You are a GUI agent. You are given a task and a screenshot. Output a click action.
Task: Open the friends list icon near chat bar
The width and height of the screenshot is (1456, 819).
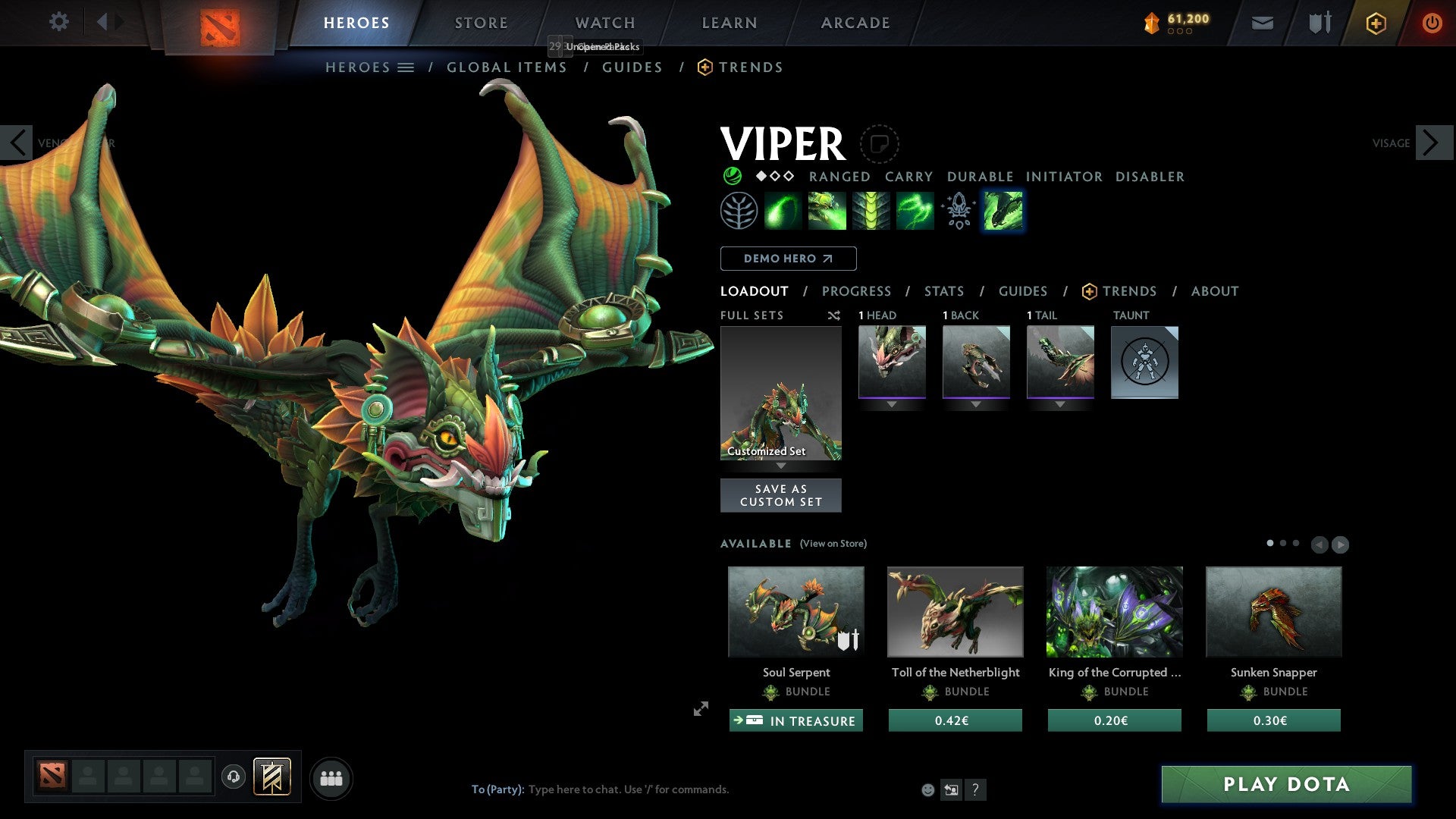tap(331, 778)
